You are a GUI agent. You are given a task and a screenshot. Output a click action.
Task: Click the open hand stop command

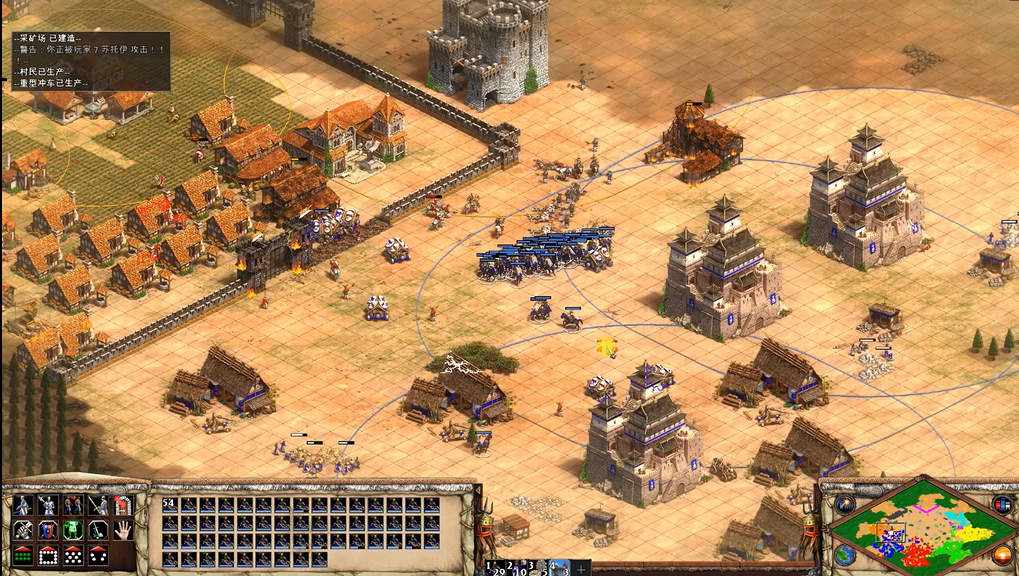click(123, 531)
